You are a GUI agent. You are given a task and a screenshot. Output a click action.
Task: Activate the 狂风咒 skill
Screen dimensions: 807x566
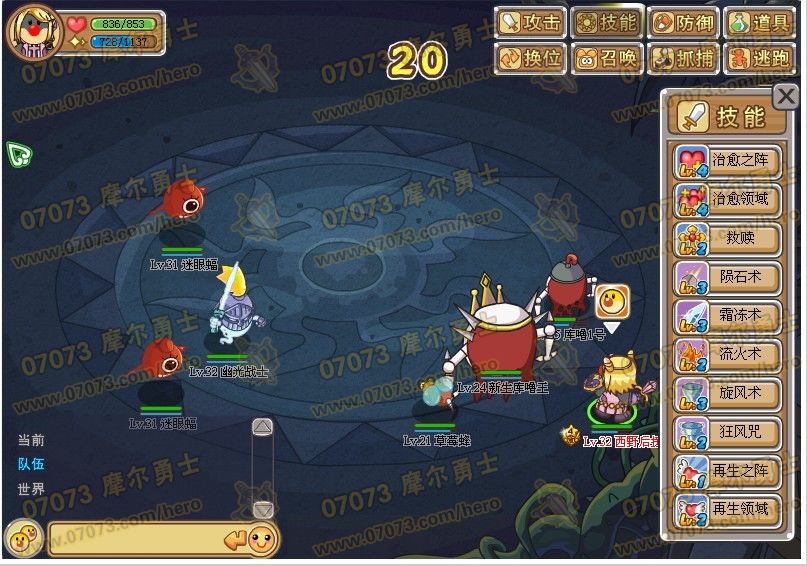click(728, 431)
